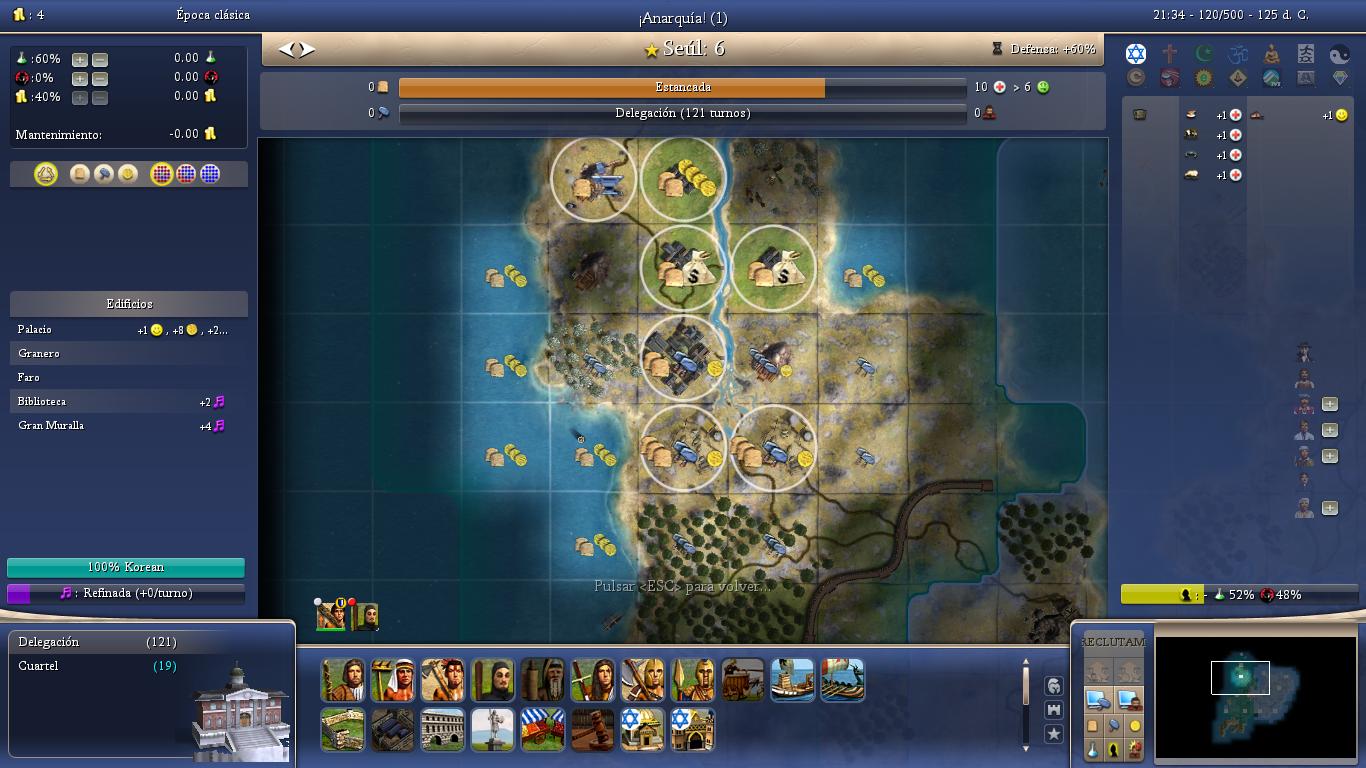Decrease the research rate with minus button

[x=100, y=59]
